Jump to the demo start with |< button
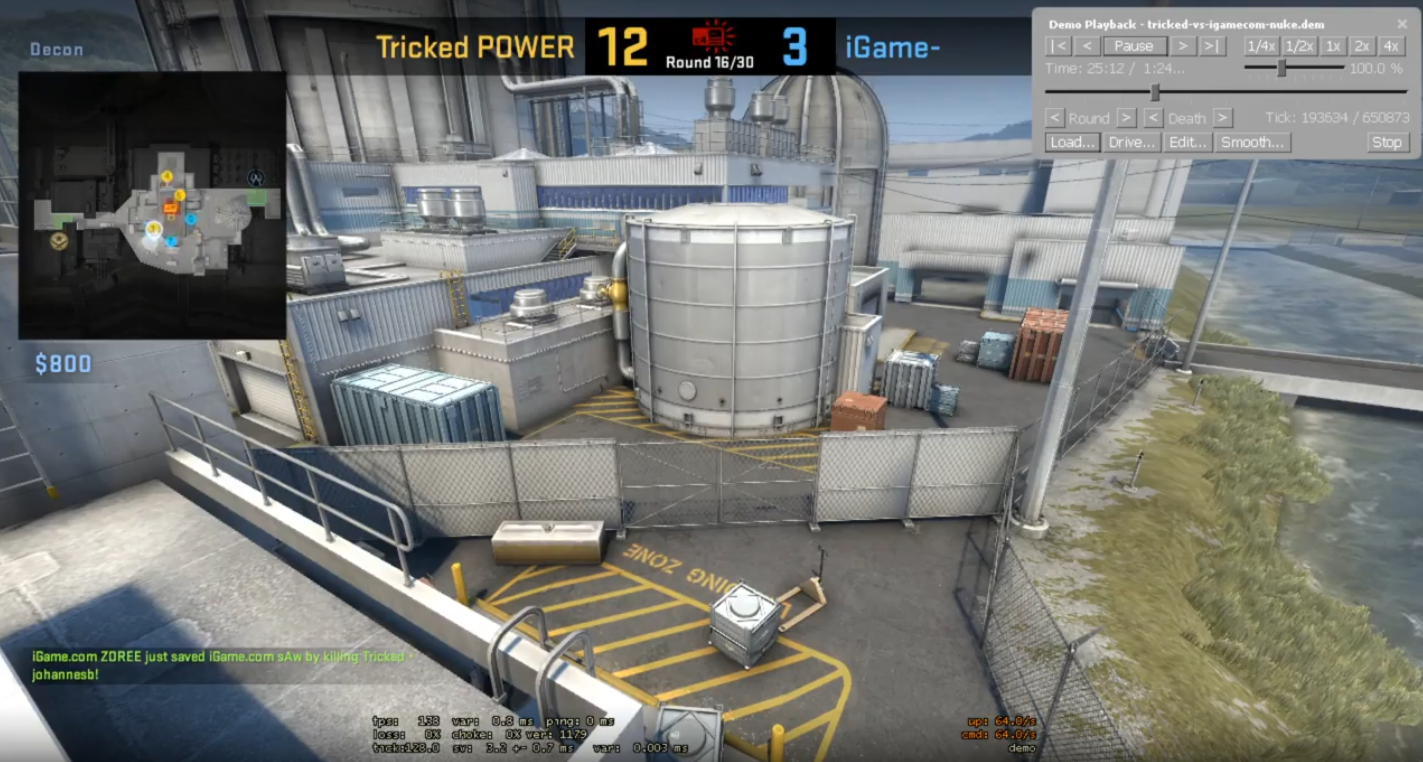The height and width of the screenshot is (762, 1423). [1058, 46]
